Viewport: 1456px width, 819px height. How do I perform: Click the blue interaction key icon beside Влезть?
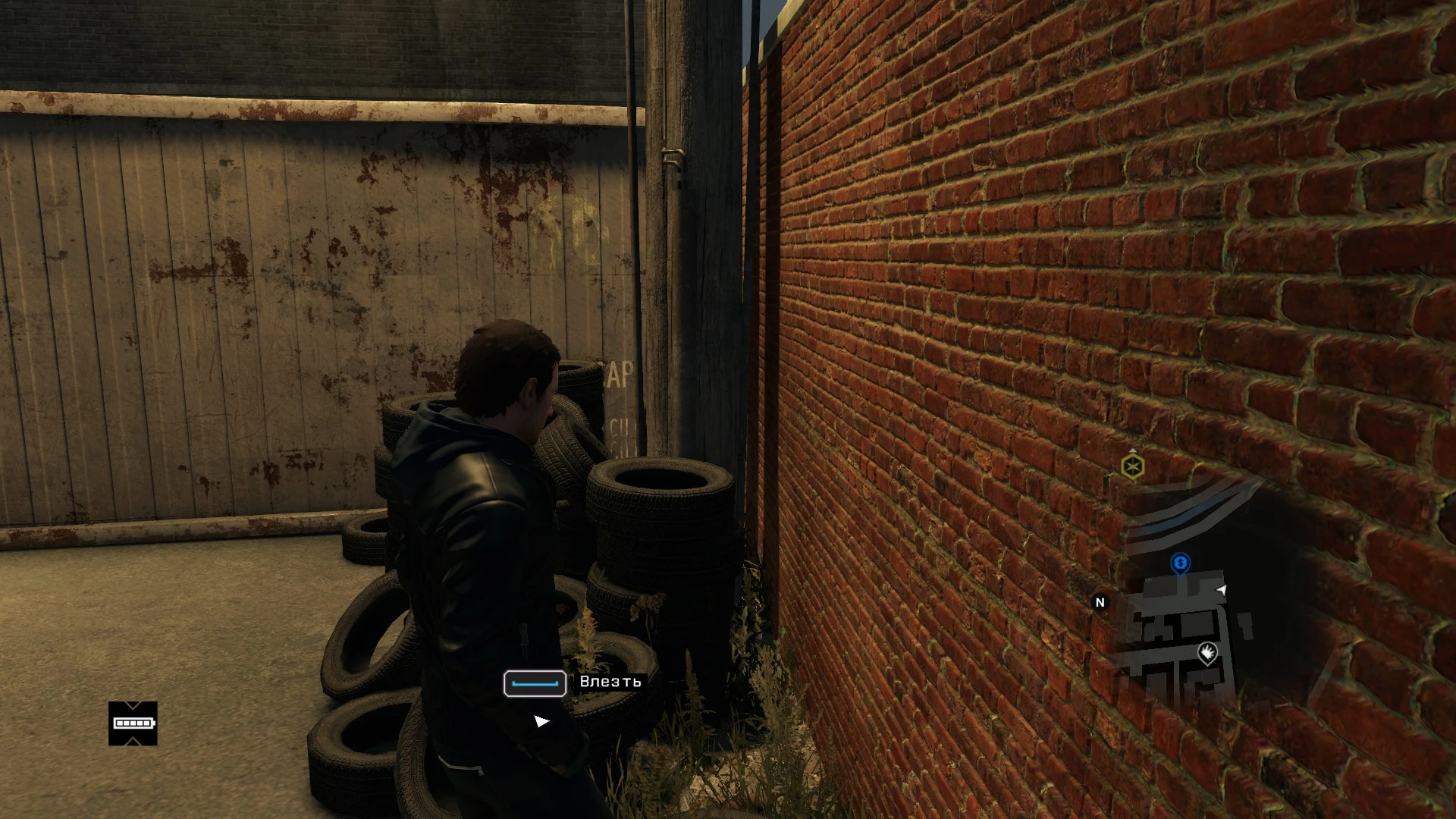(533, 683)
